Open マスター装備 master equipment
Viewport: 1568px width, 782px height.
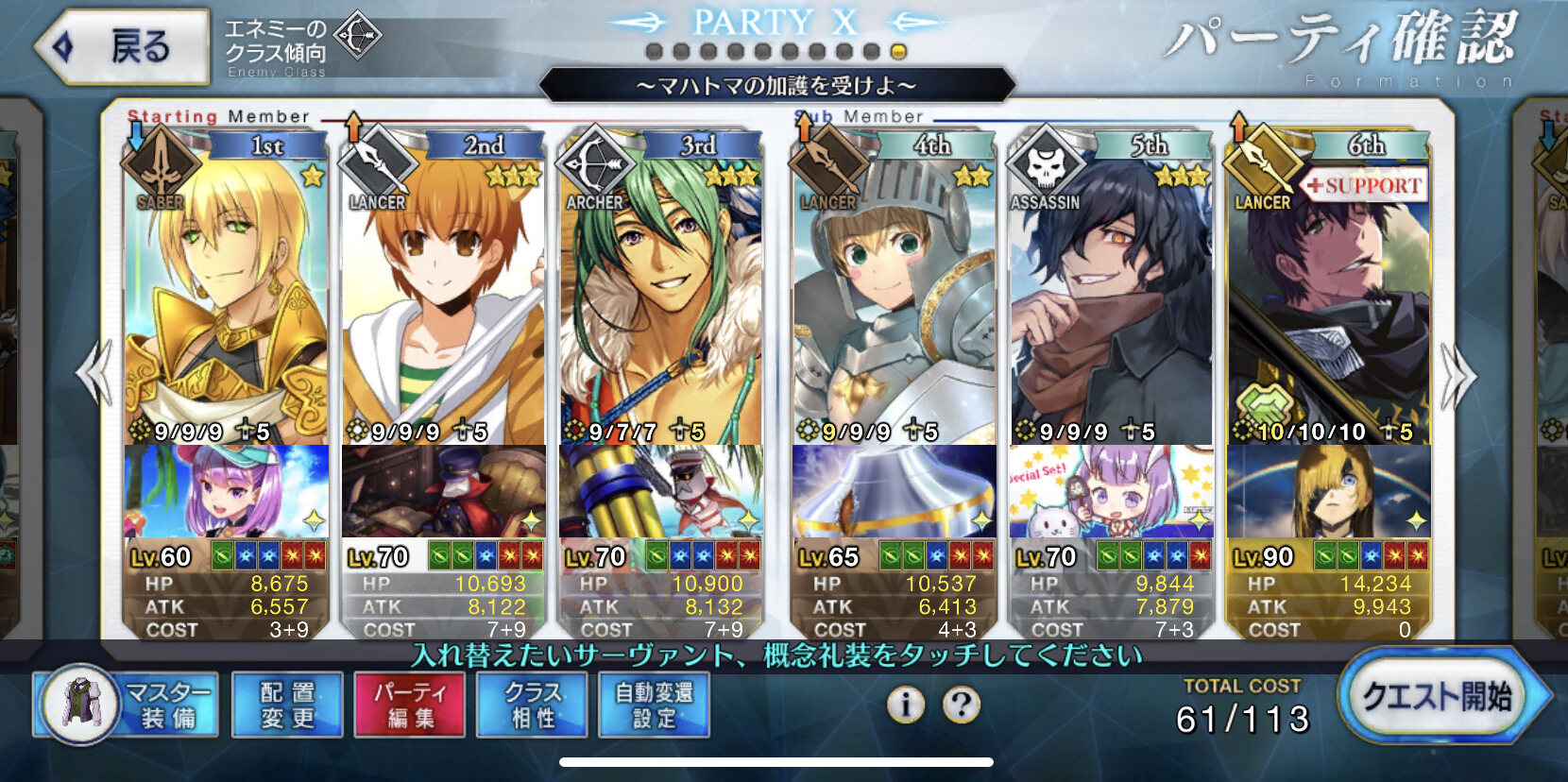pyautogui.click(x=127, y=705)
